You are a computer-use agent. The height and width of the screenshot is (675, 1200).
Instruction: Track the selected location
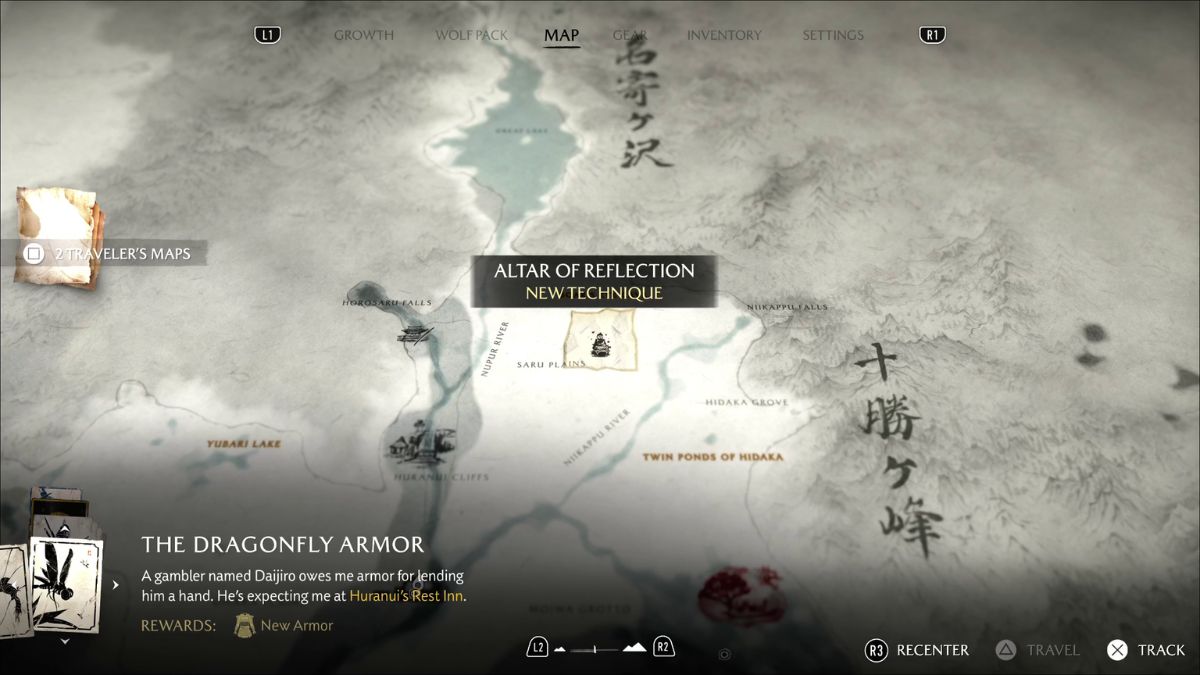pos(1146,650)
